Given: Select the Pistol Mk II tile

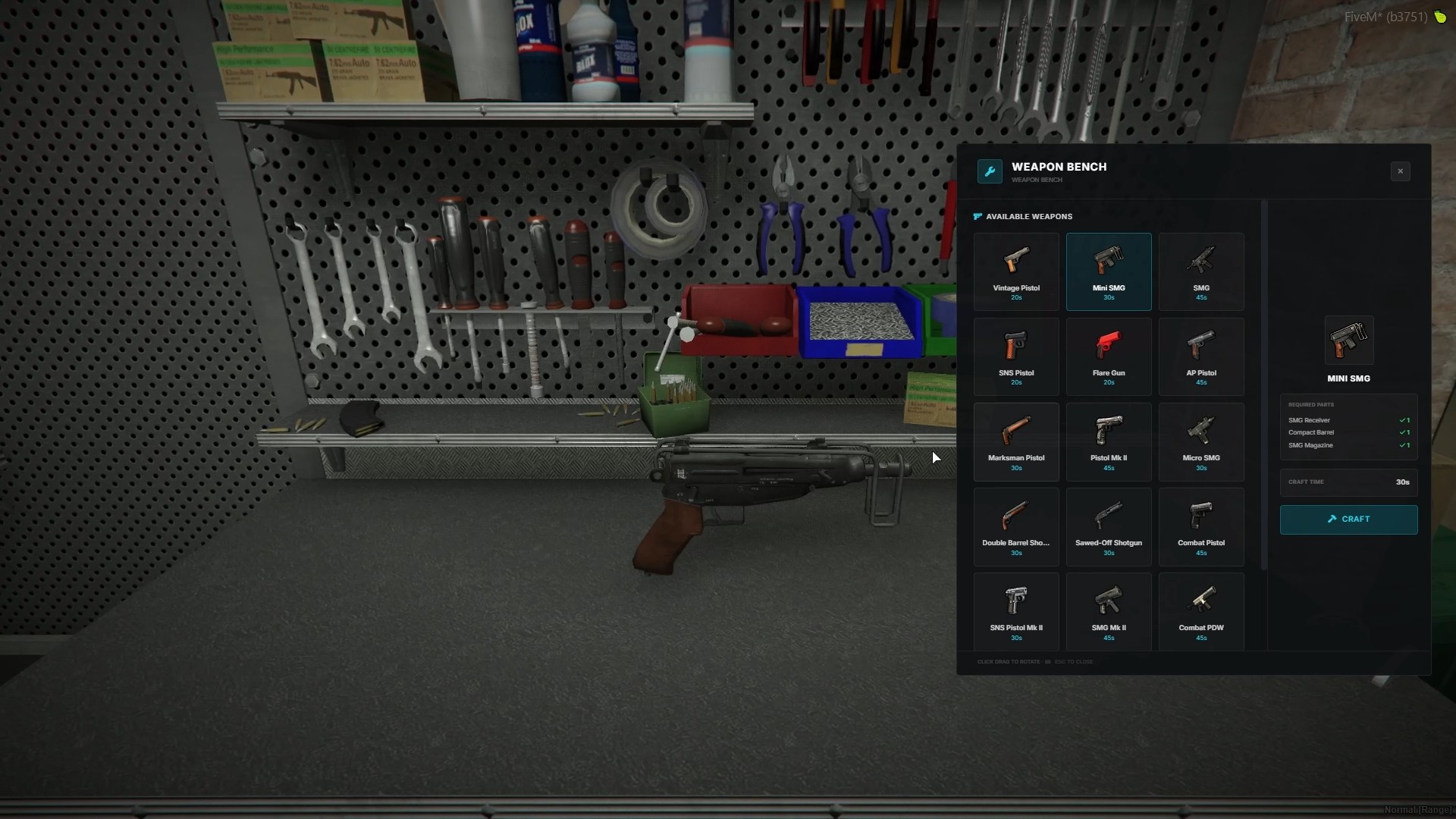Looking at the screenshot, I should pyautogui.click(x=1109, y=441).
